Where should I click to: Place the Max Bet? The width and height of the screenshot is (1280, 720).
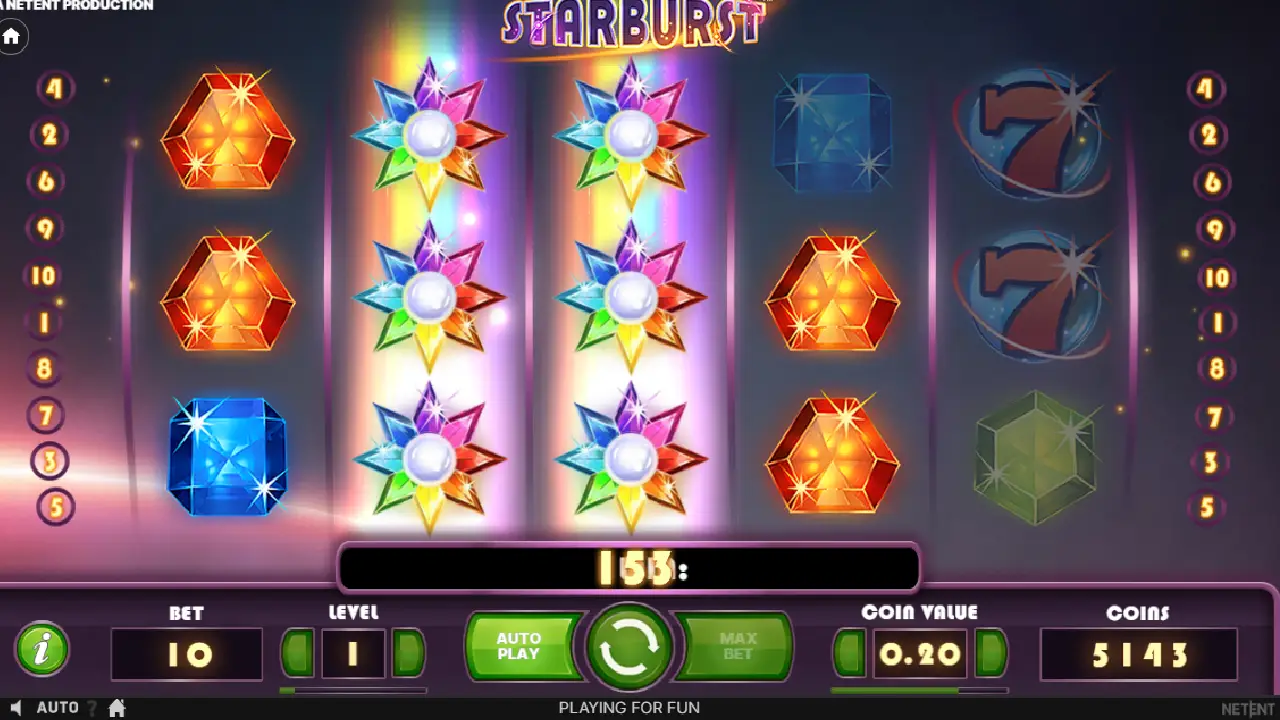pyautogui.click(x=738, y=647)
